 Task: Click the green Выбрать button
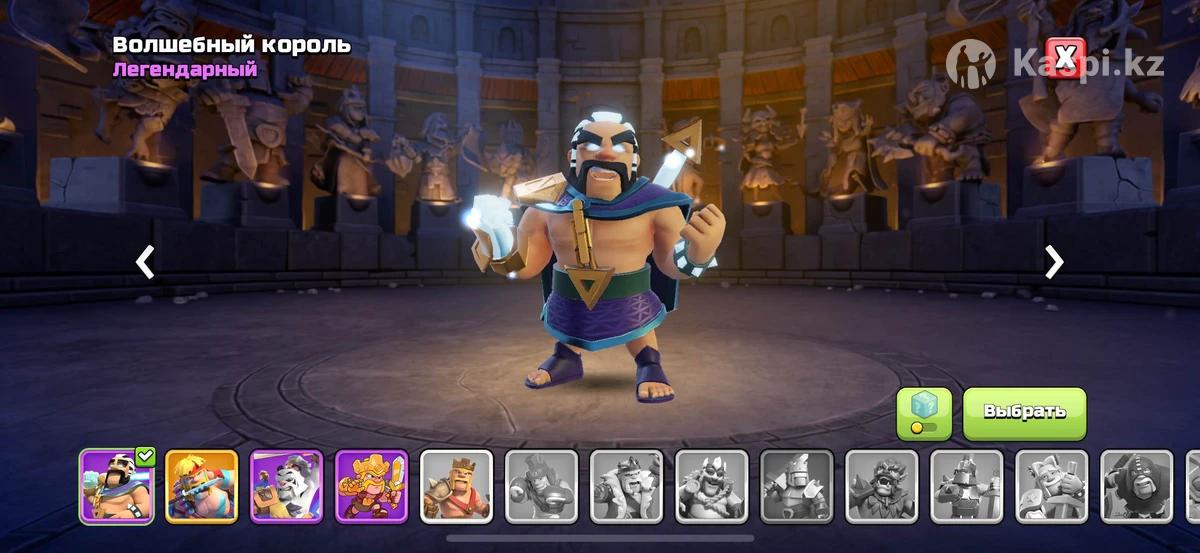1024,413
